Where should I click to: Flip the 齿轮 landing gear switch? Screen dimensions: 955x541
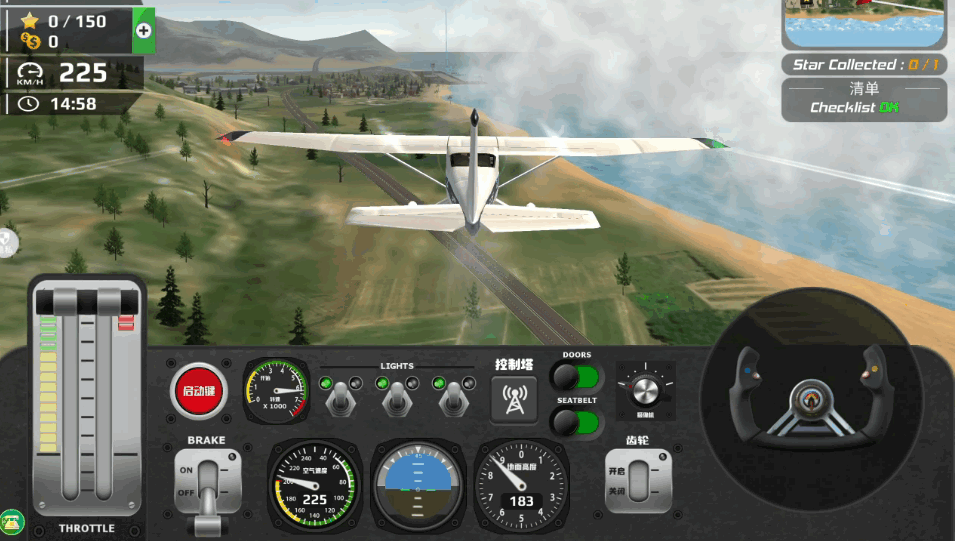[x=638, y=480]
